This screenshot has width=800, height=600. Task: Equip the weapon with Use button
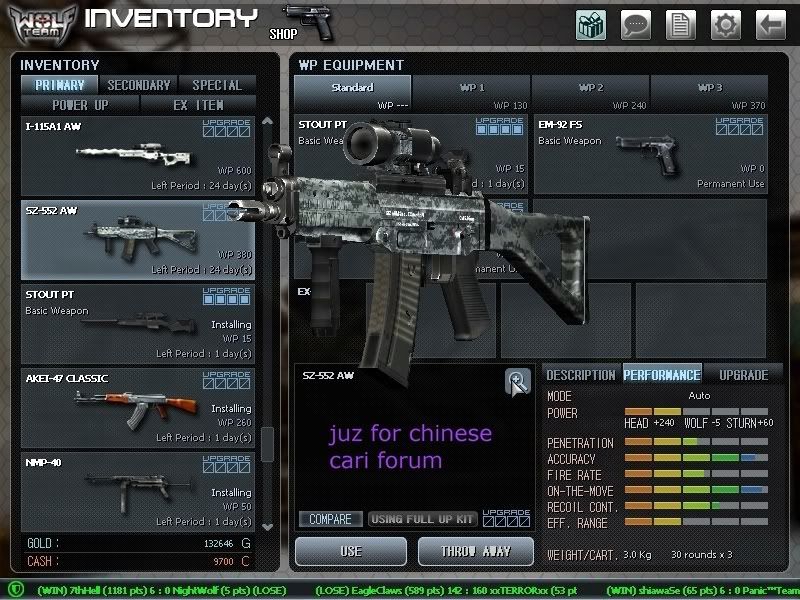pos(351,551)
